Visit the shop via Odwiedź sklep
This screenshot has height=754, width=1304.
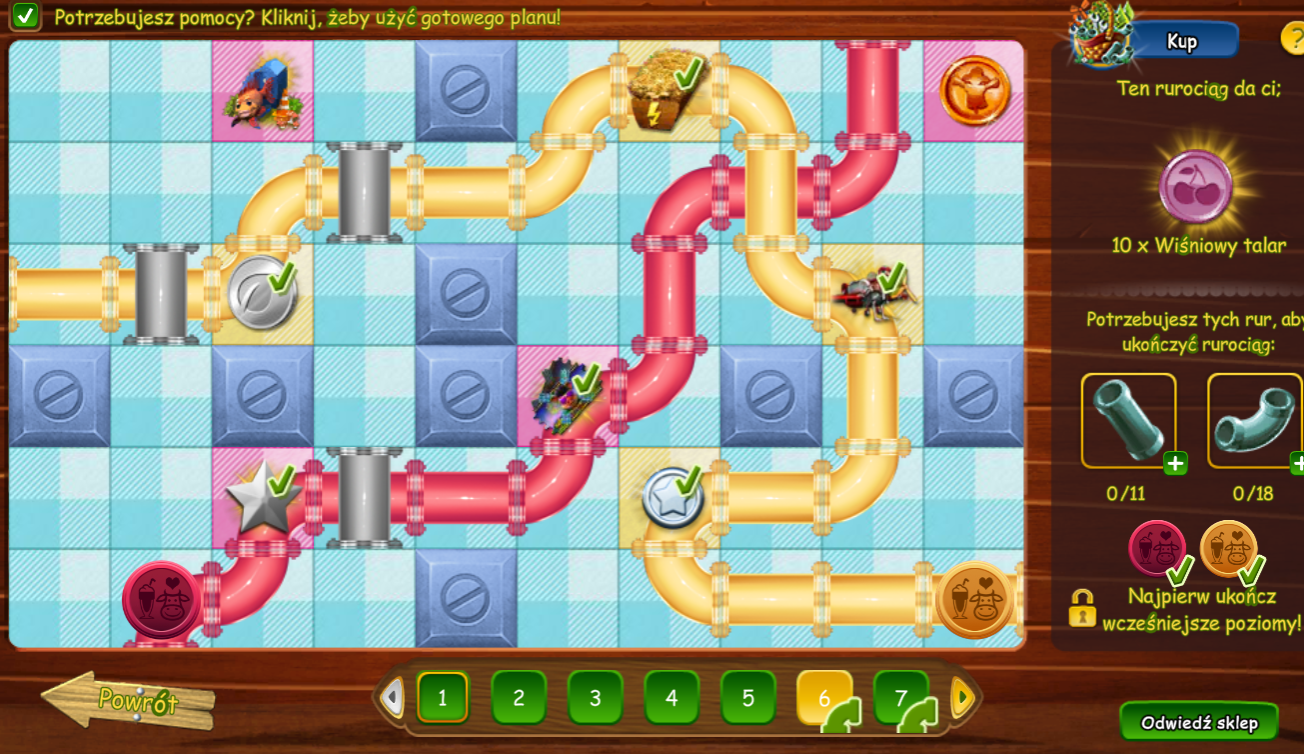click(x=1198, y=723)
